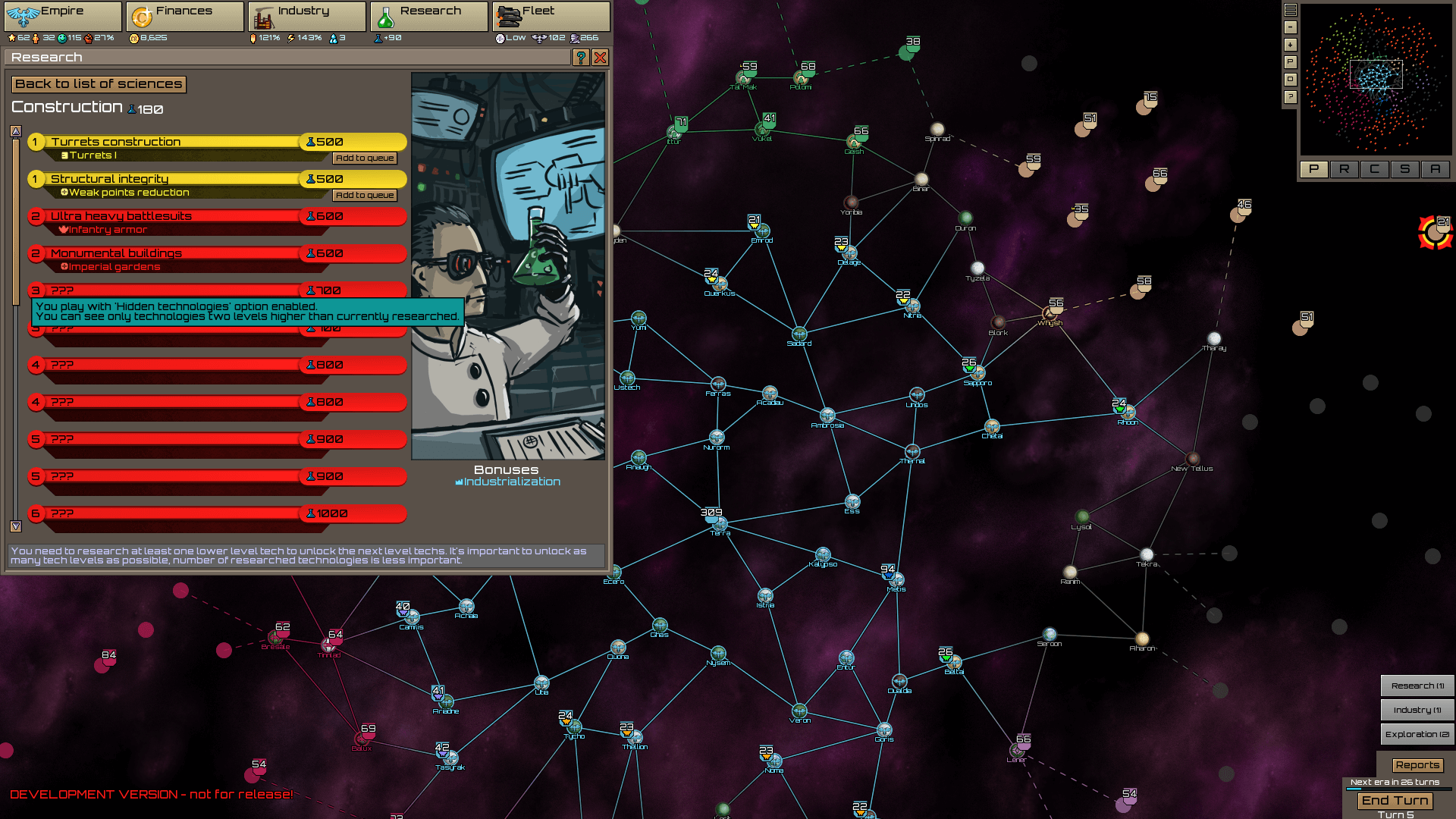Click the minimap question mark help icon
Viewport: 1456px width, 819px height.
coord(1290,97)
